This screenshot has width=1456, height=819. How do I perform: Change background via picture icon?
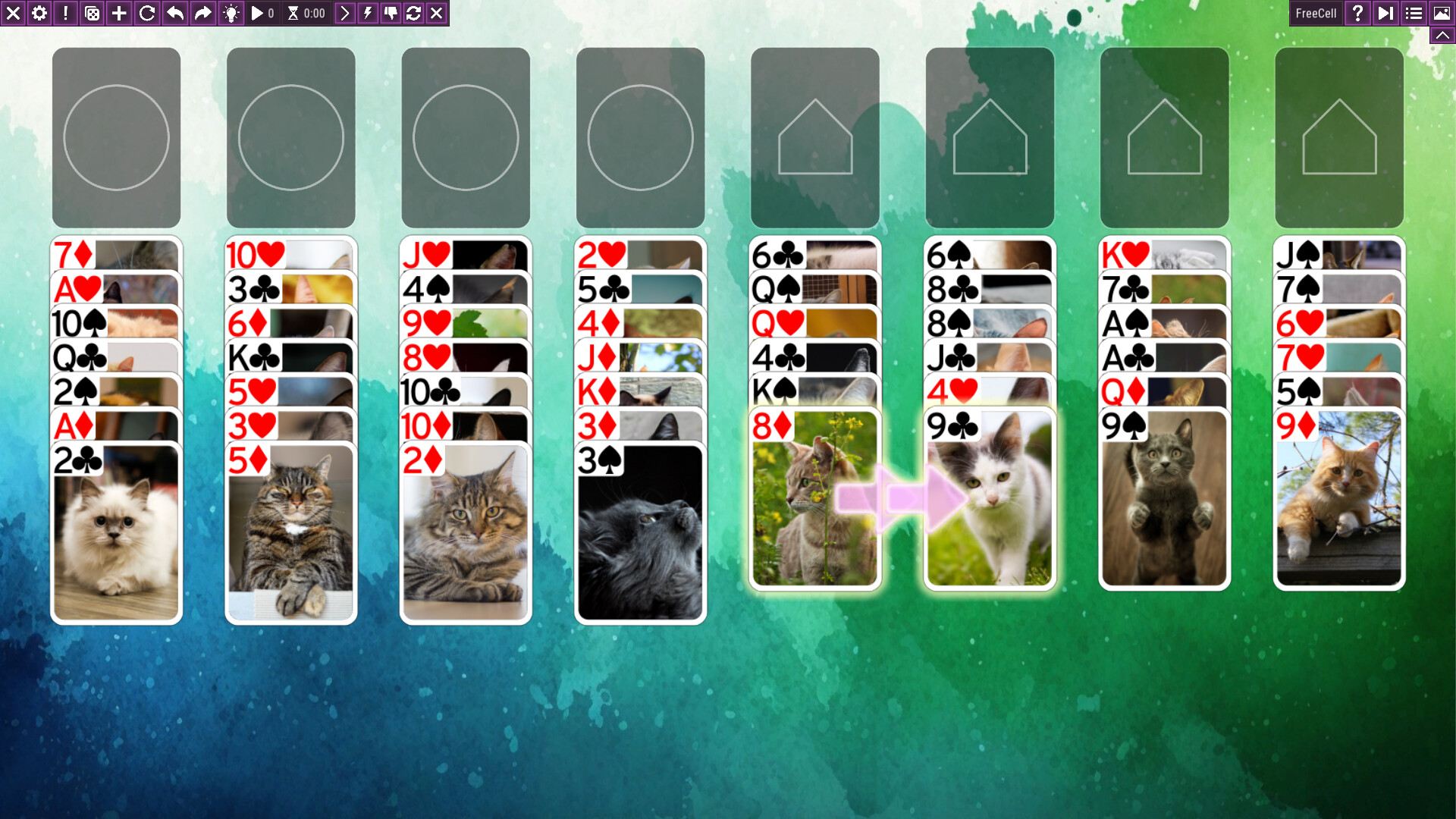pyautogui.click(x=1440, y=13)
